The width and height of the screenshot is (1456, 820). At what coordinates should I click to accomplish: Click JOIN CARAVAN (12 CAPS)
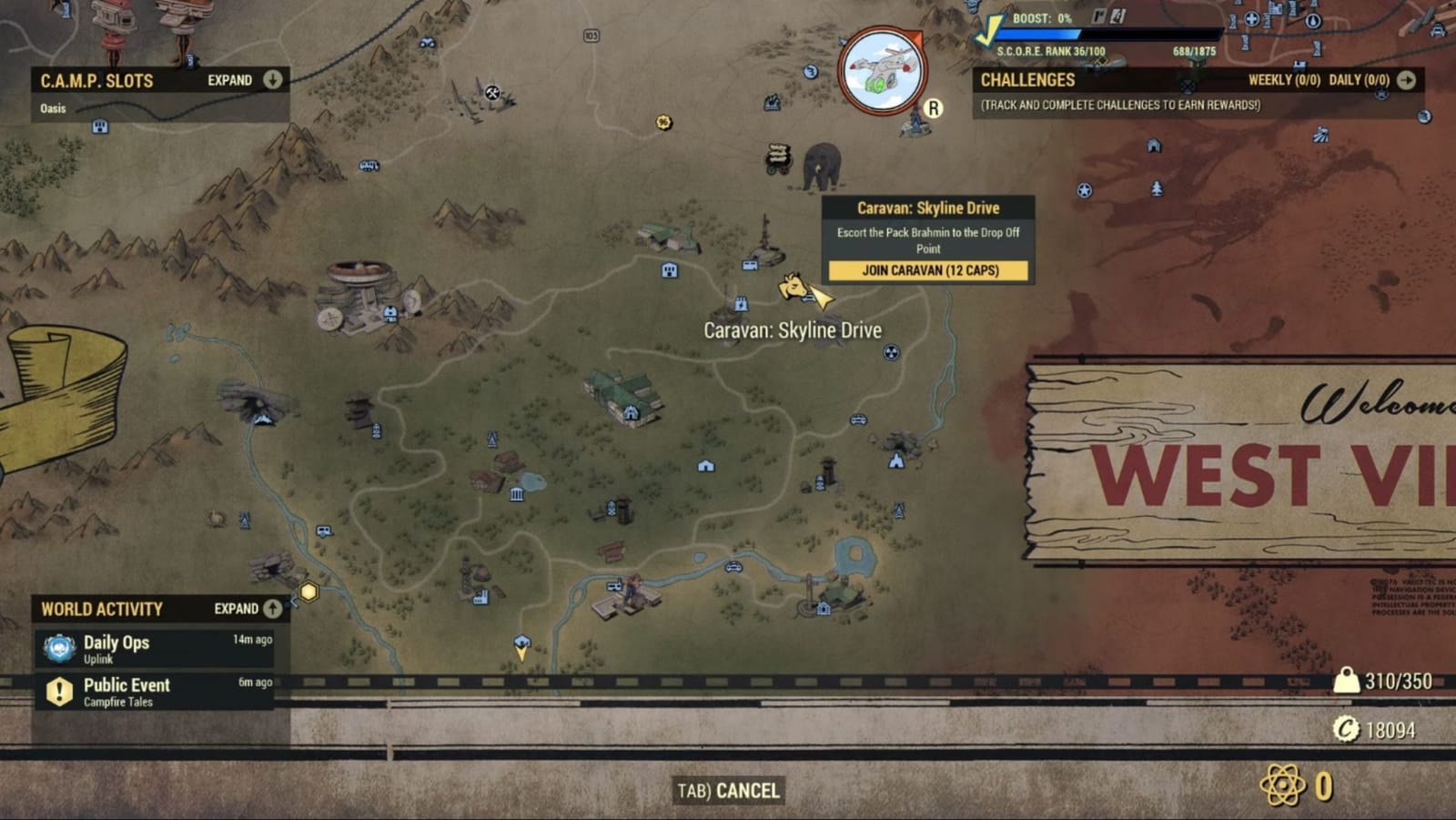[927, 270]
